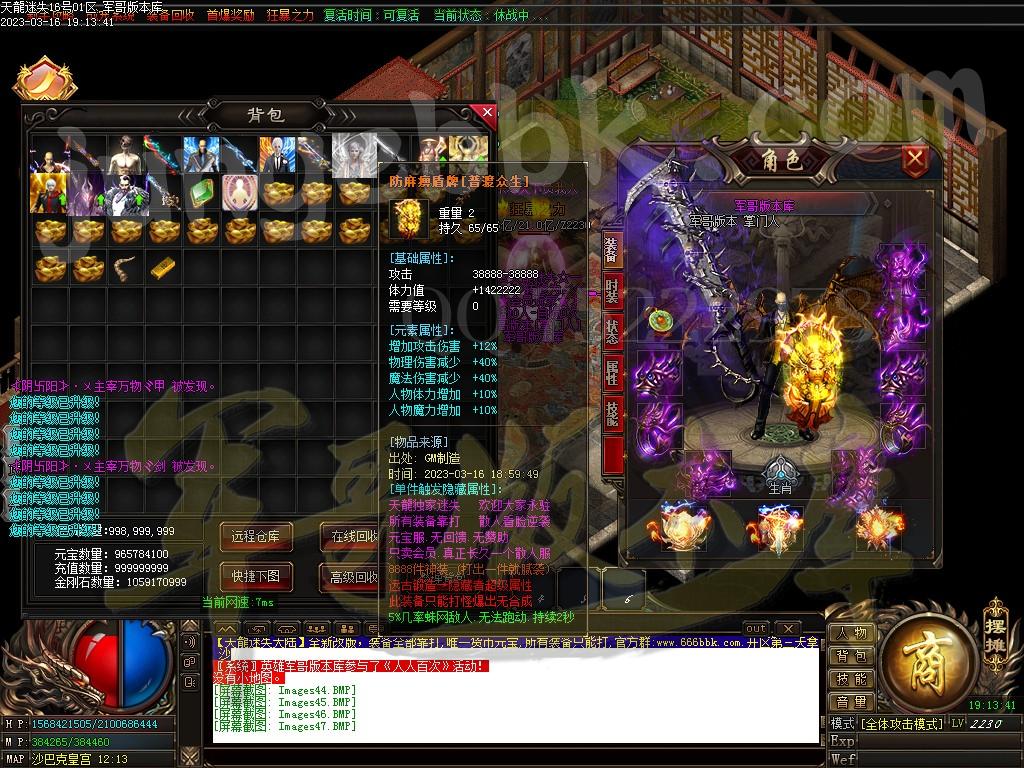
Task: Close the 背包 backpack window
Action: pyautogui.click(x=488, y=112)
